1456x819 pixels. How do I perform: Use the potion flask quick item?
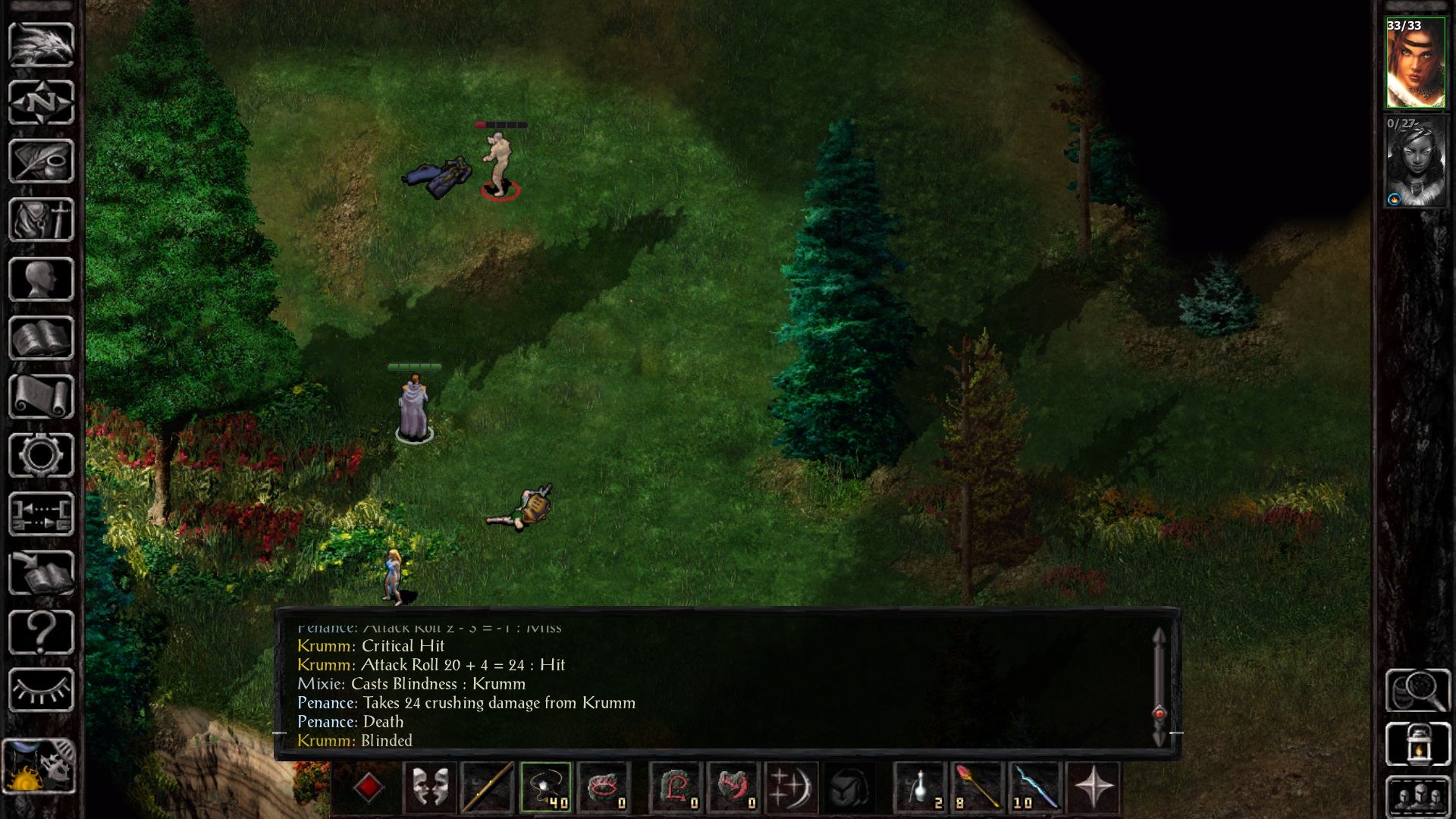click(x=921, y=787)
